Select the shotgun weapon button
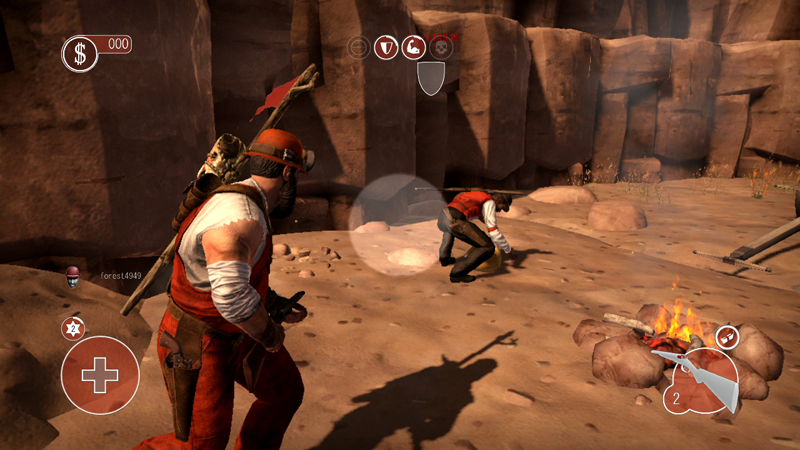 pos(700,382)
